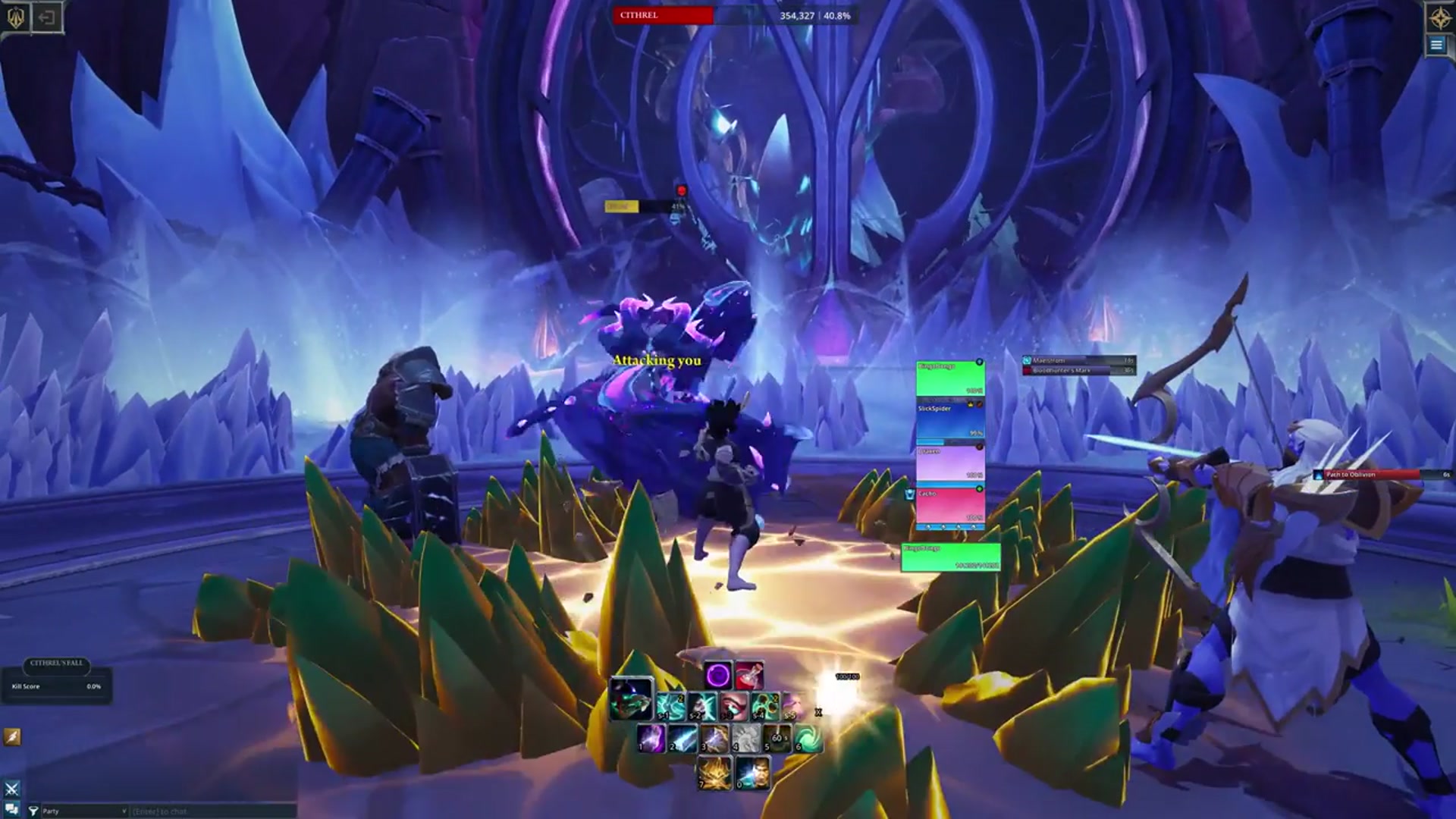Trigger the golden burst ability in slot 7

tap(714, 773)
